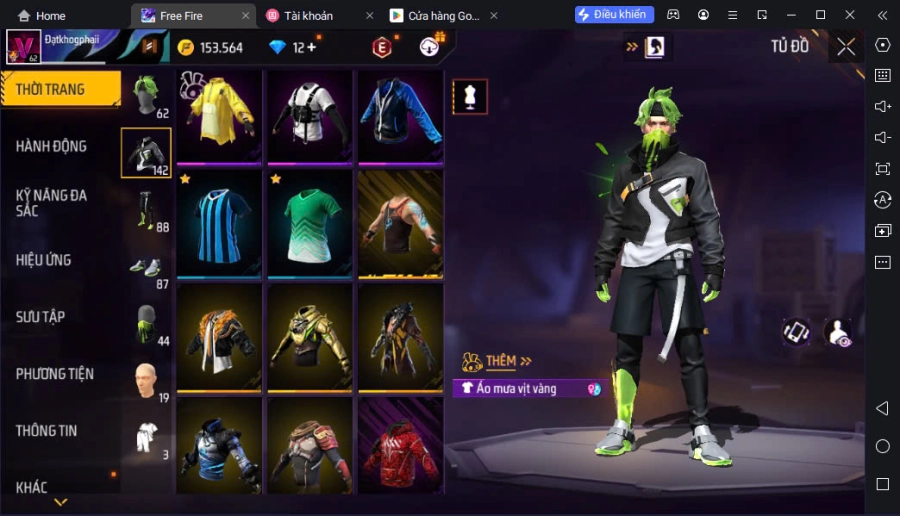
Task: Show the Thông Tin category
Action: point(47,431)
